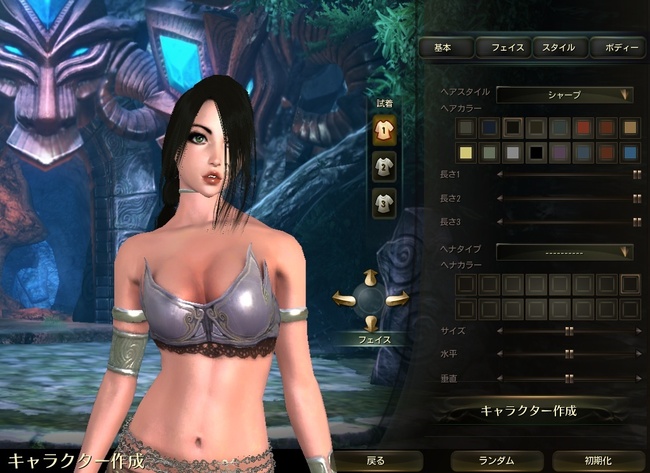Go to the ボディー tab

click(615, 47)
